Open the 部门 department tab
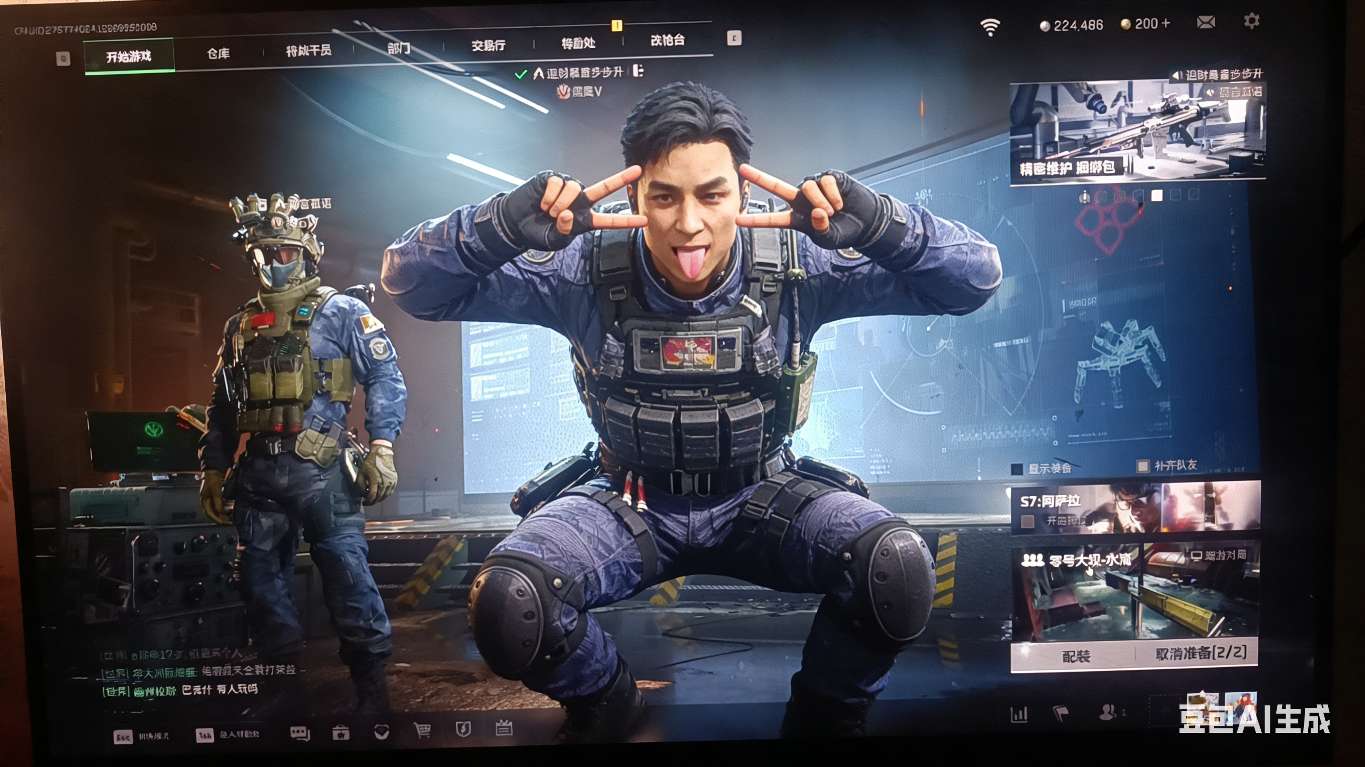1365x767 pixels. [x=398, y=48]
